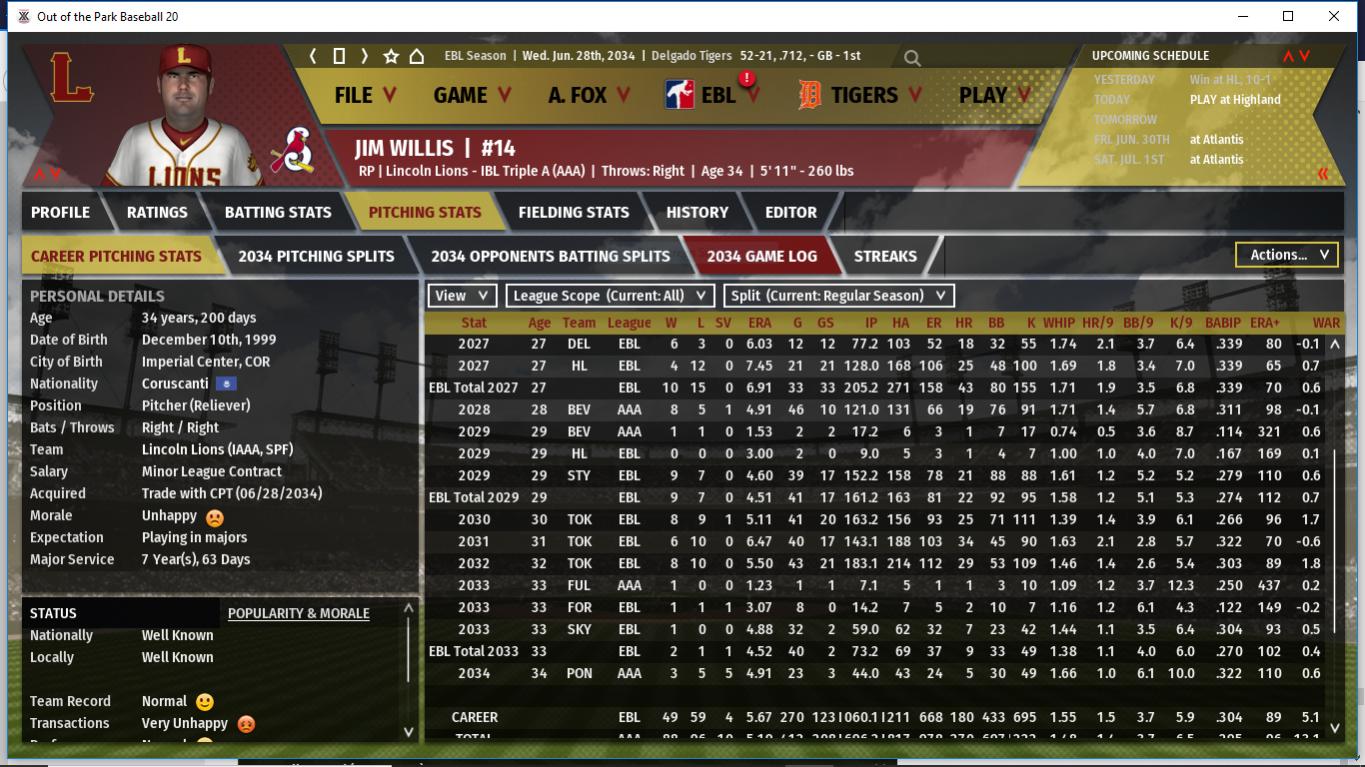The image size is (1365, 767).
Task: Open the PLAY menu
Action: (994, 95)
